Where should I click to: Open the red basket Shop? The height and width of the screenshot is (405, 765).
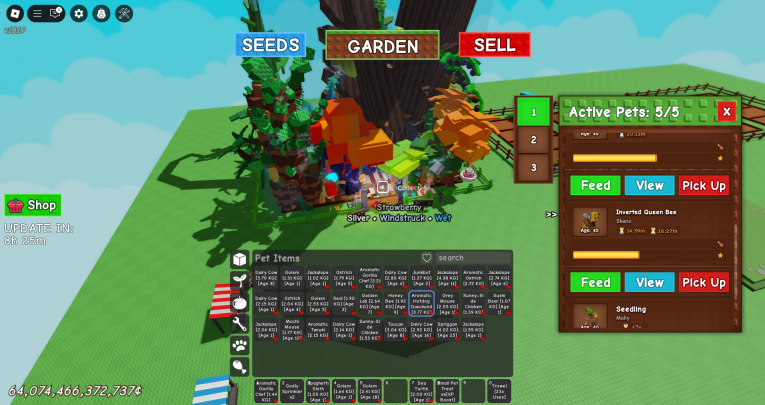click(x=33, y=205)
